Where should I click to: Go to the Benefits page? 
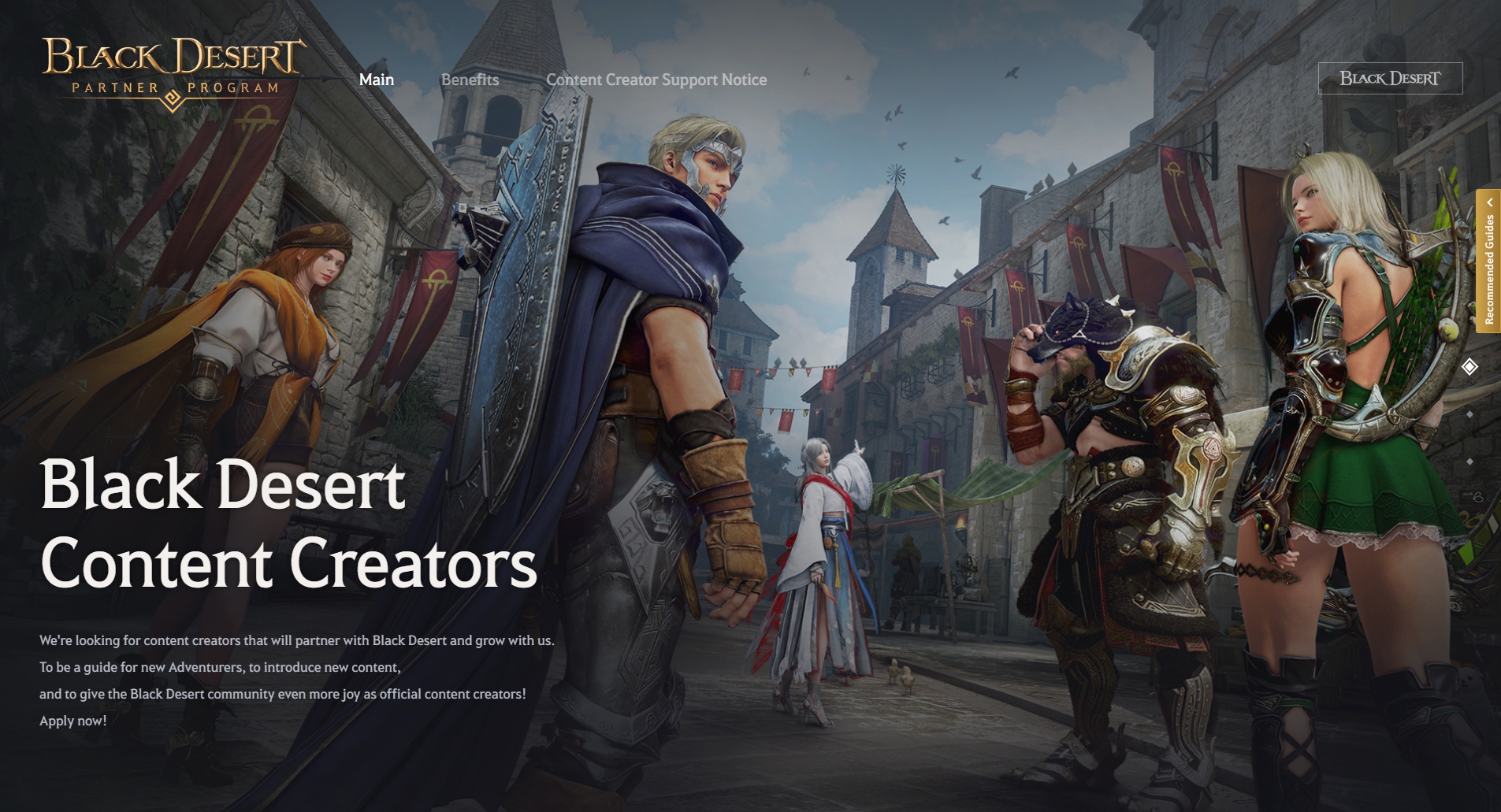tap(470, 80)
